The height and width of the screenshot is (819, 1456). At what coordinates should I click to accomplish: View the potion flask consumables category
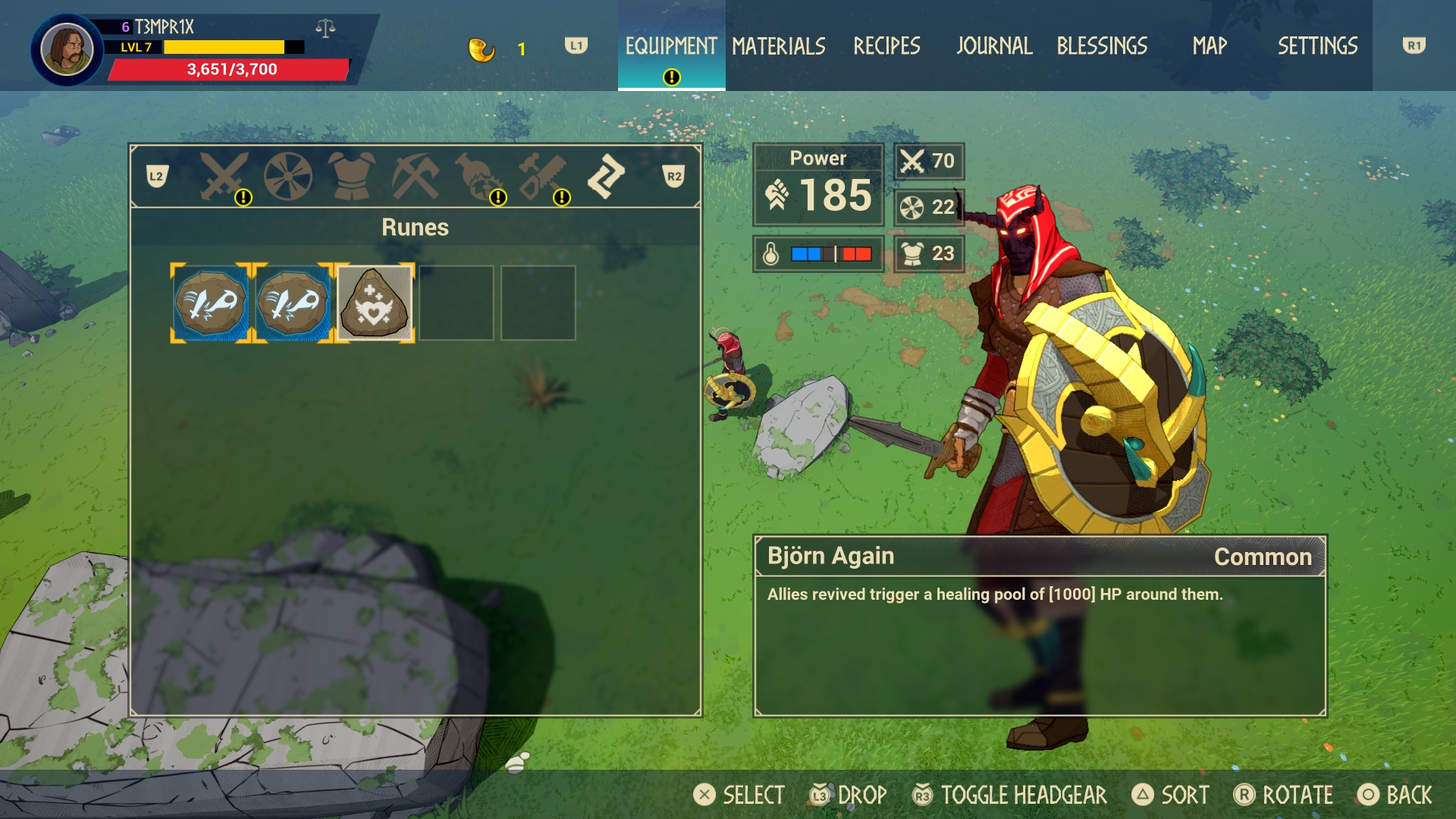(479, 177)
